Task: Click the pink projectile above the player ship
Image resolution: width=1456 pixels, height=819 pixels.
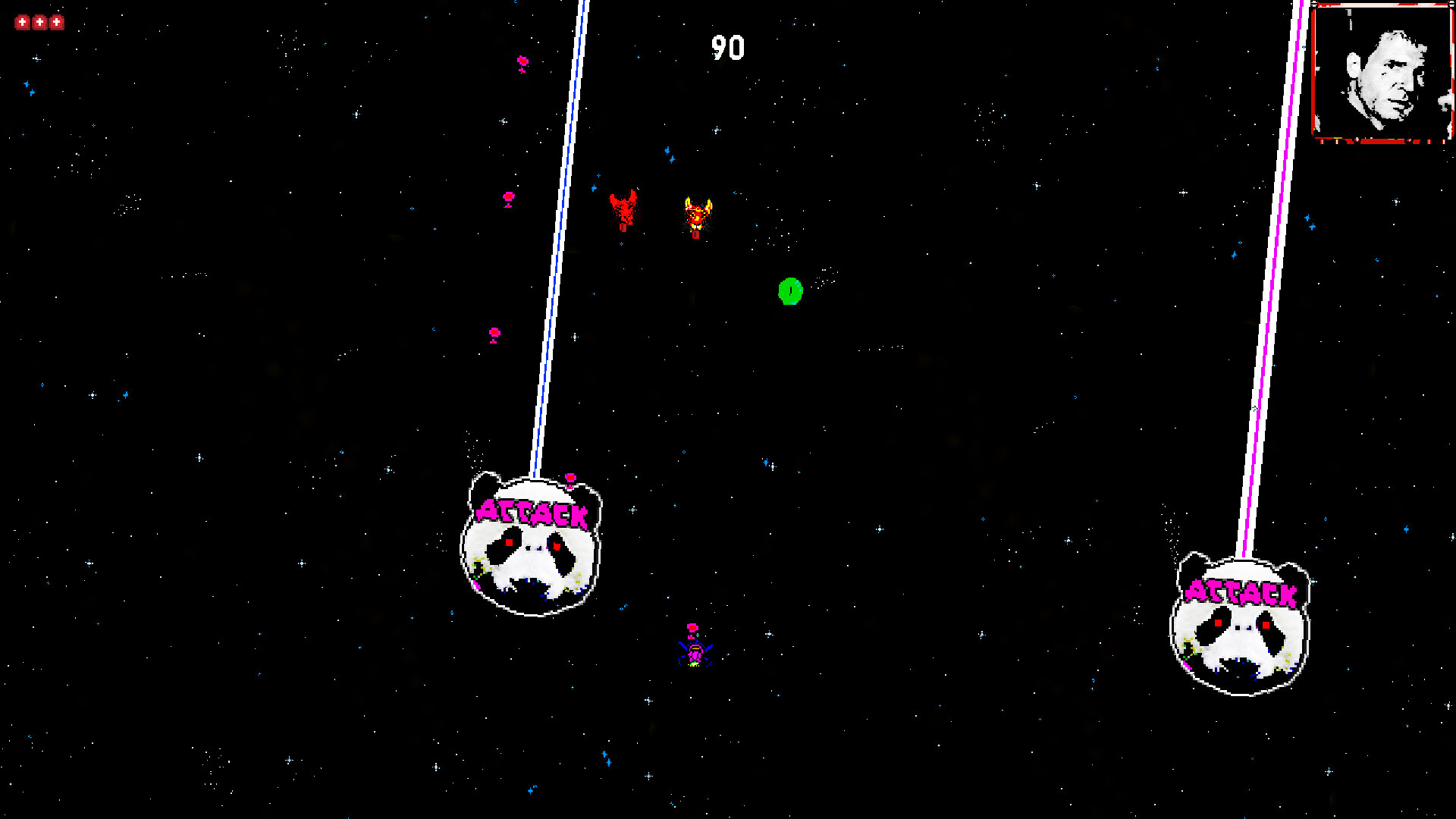Action: coord(692,626)
